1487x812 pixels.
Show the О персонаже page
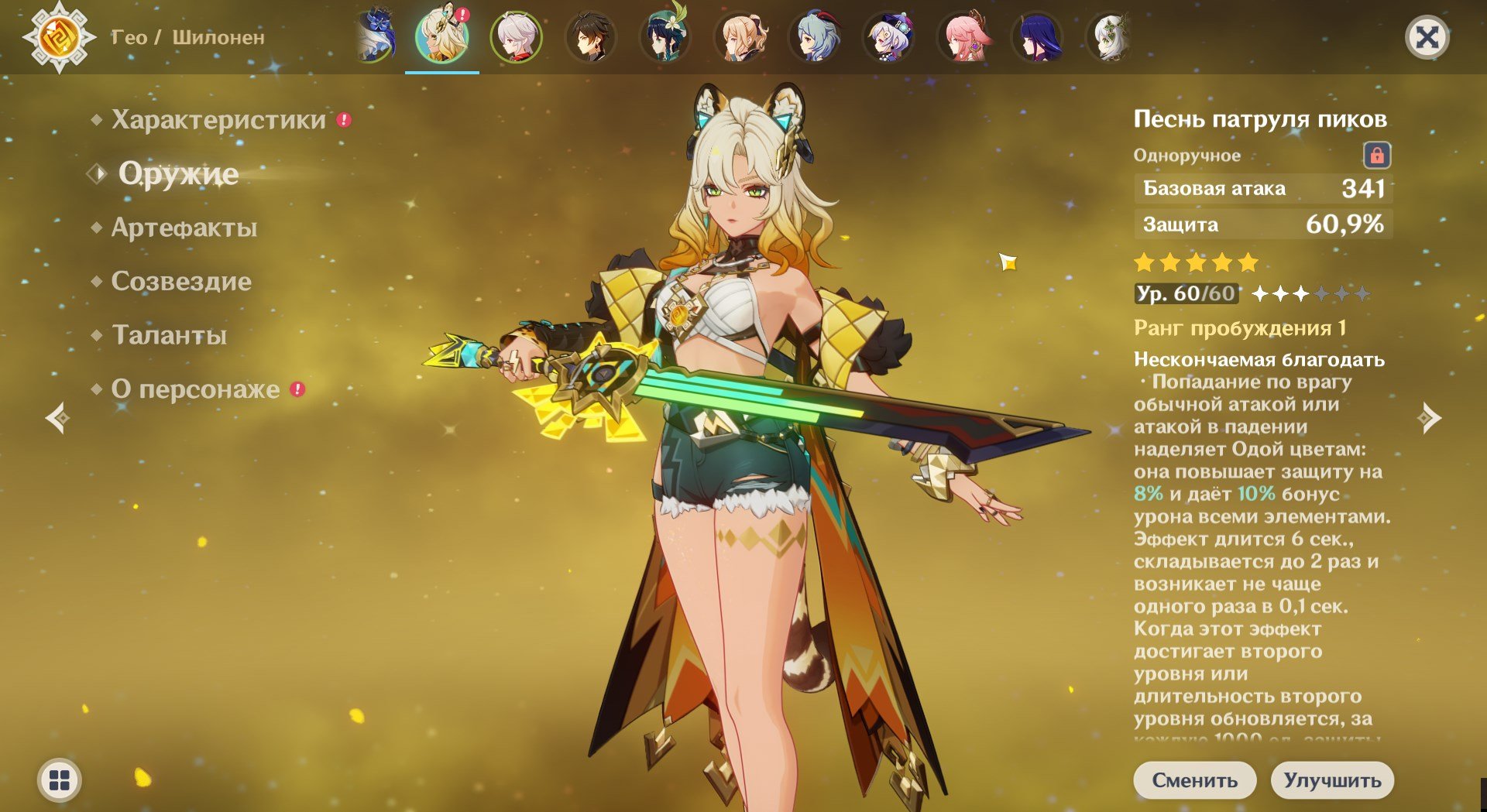pyautogui.click(x=195, y=389)
